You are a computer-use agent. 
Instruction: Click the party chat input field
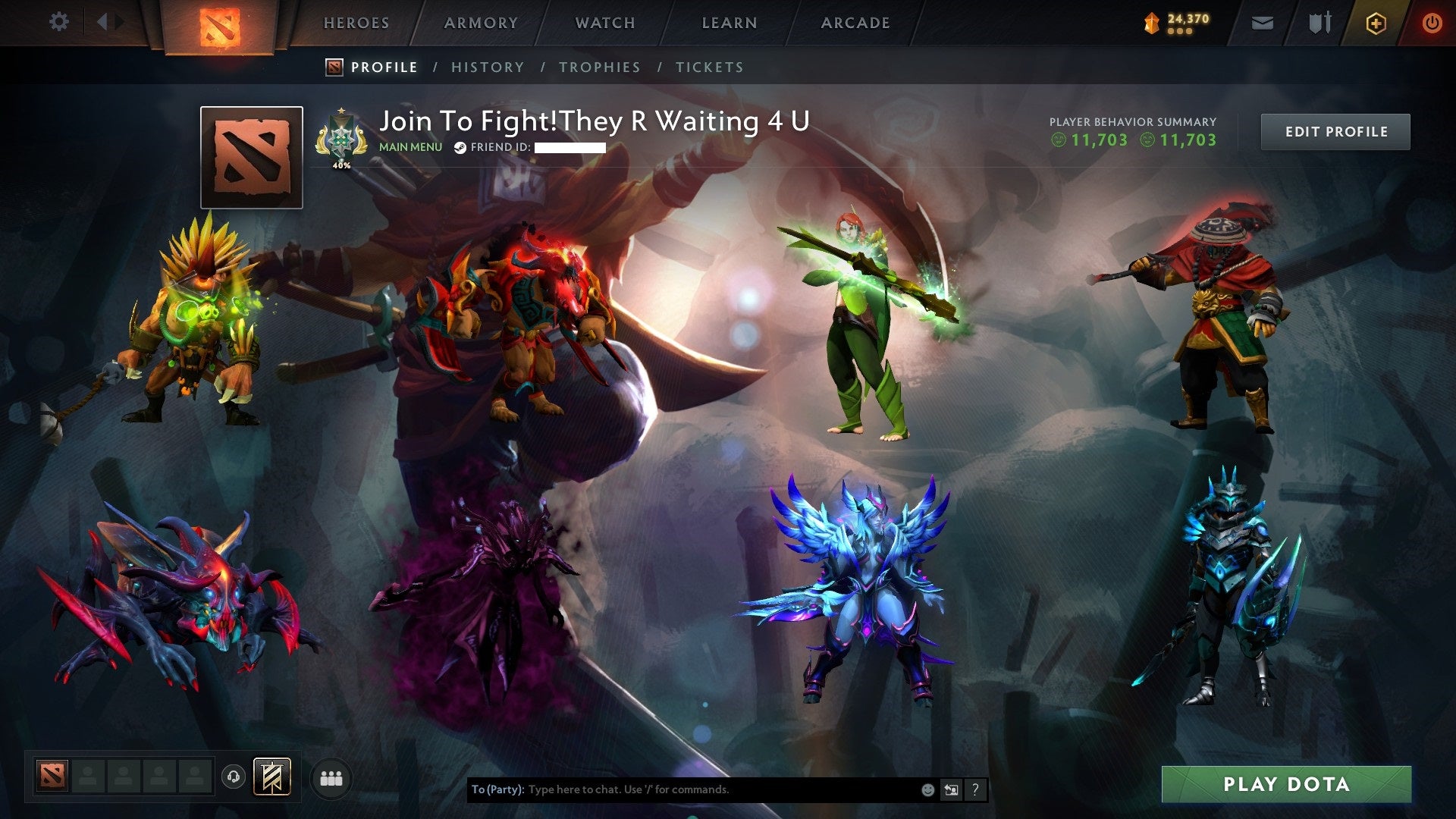(x=682, y=789)
